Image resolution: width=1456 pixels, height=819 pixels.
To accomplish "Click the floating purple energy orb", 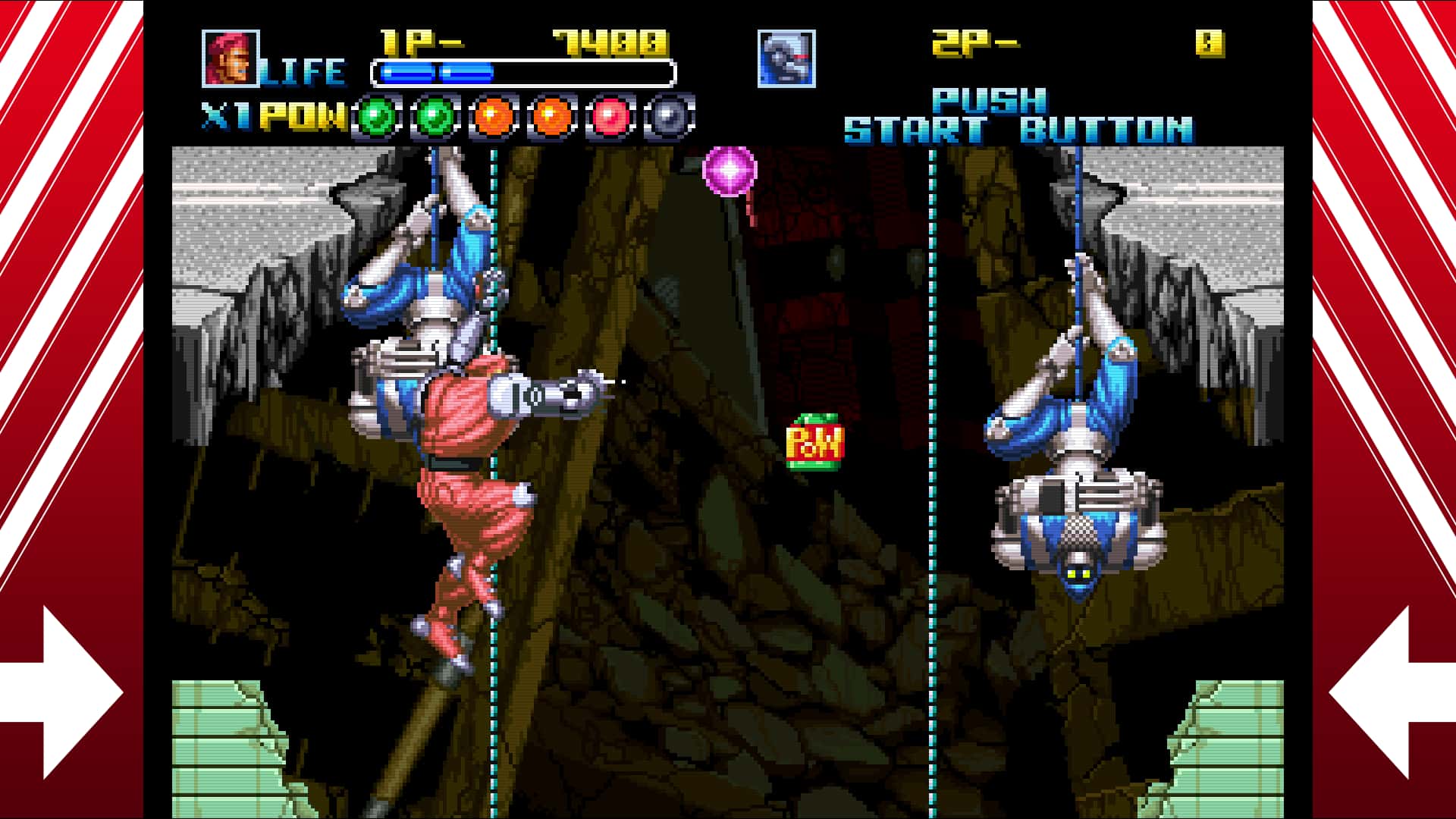I will point(730,168).
